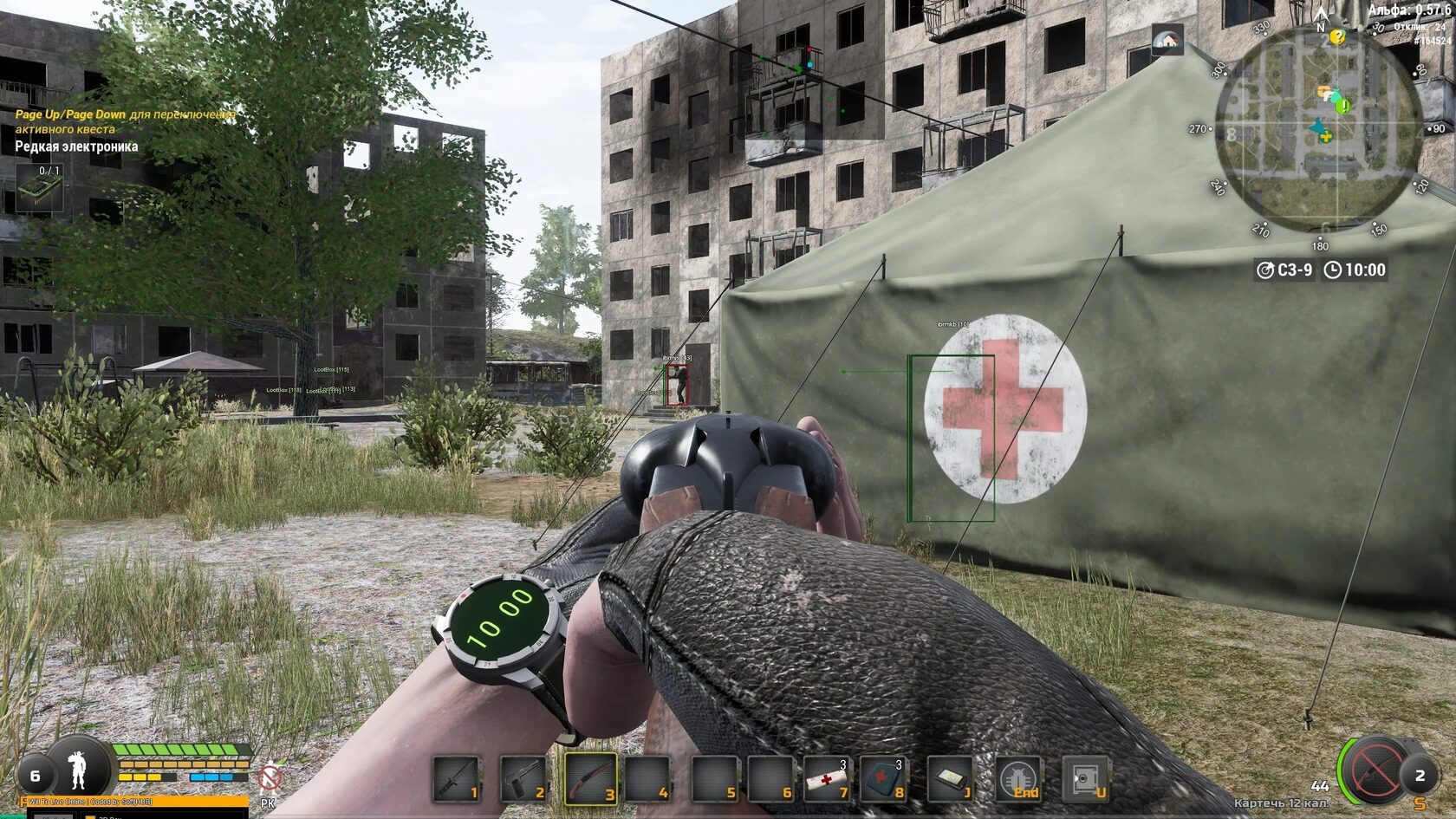Click the green health bar
1456x819 pixels.
(x=178, y=751)
